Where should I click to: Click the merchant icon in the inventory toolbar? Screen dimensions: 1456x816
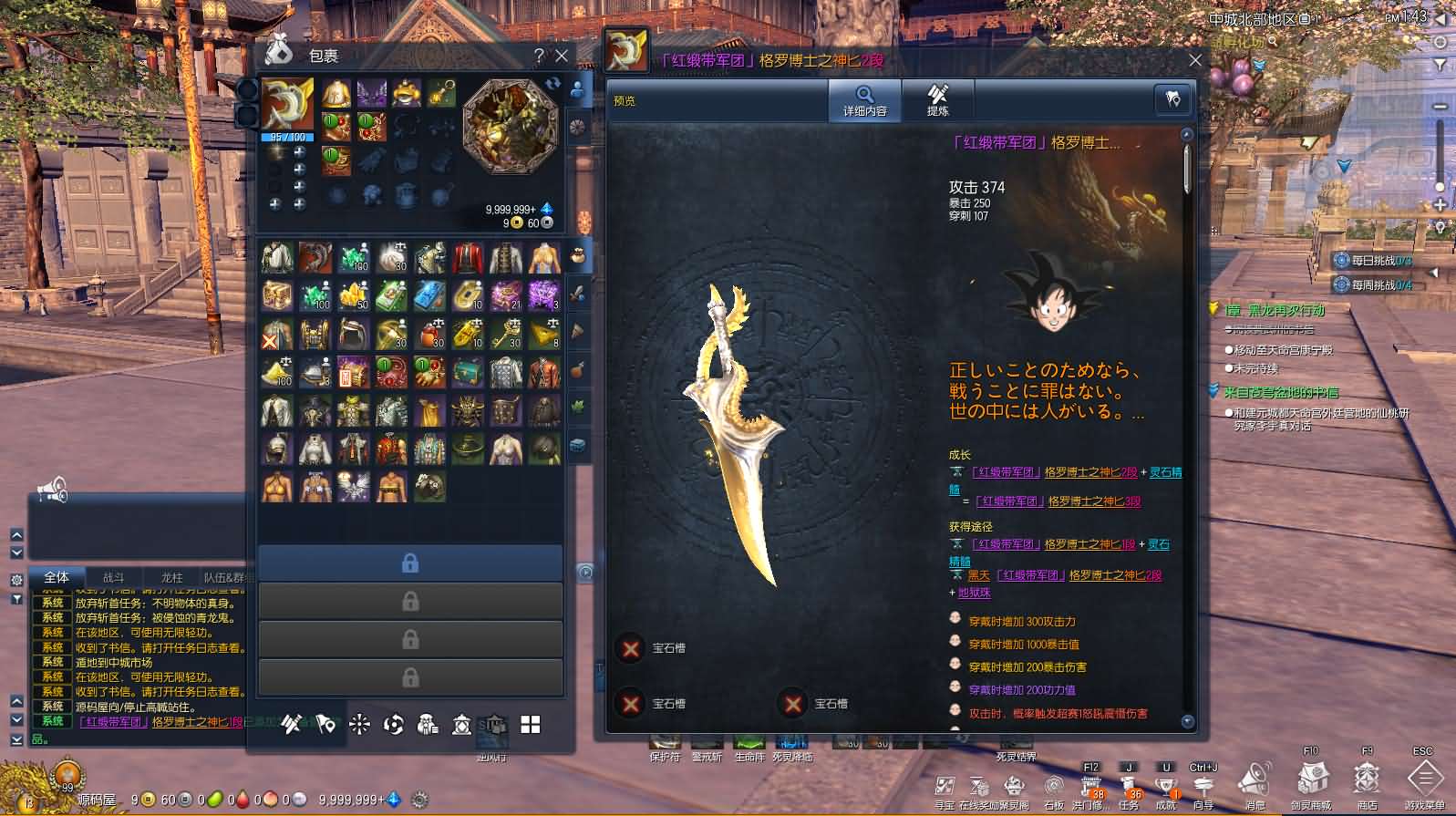tap(427, 725)
